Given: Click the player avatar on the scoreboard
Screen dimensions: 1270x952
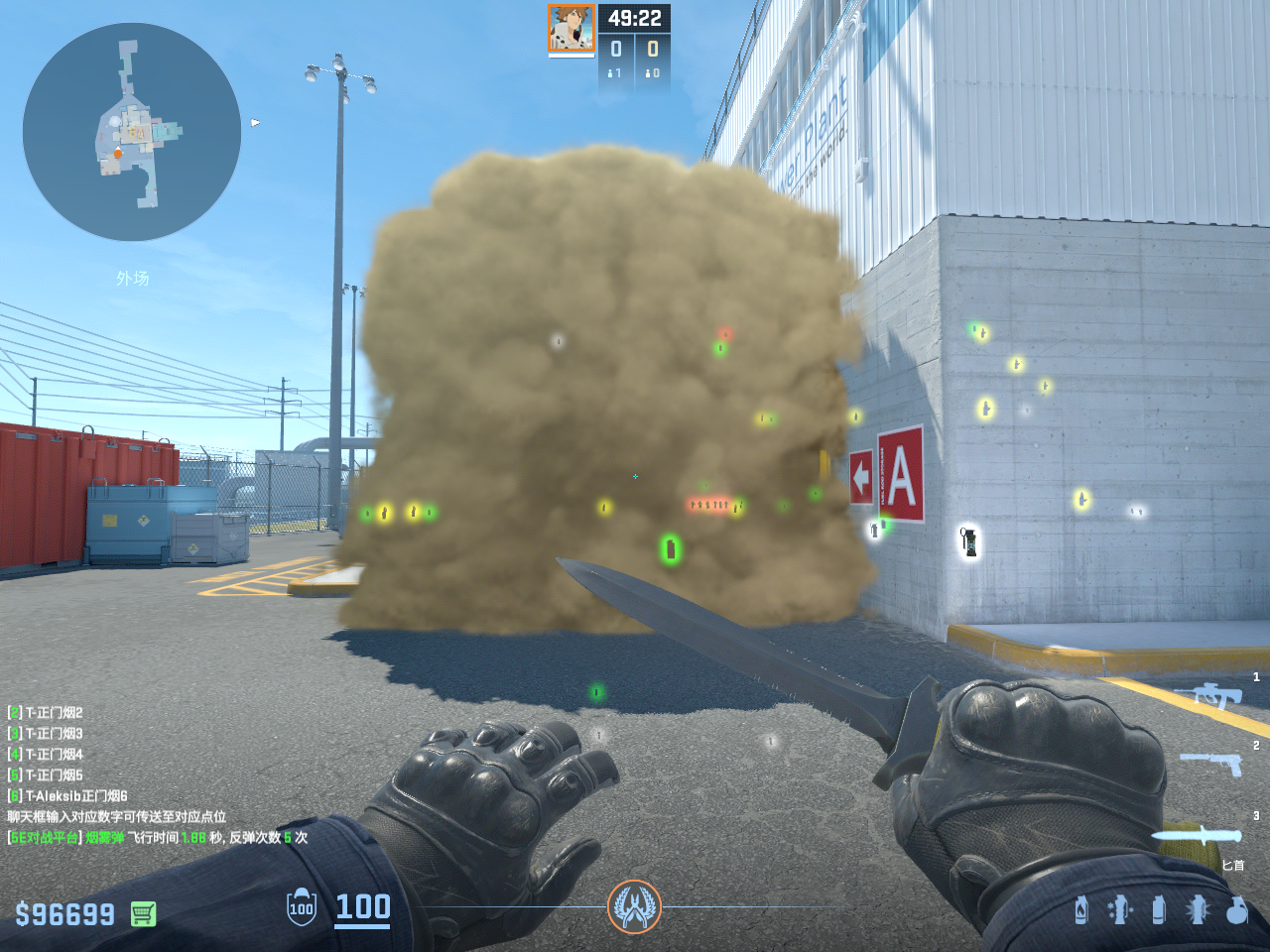Looking at the screenshot, I should tap(571, 29).
